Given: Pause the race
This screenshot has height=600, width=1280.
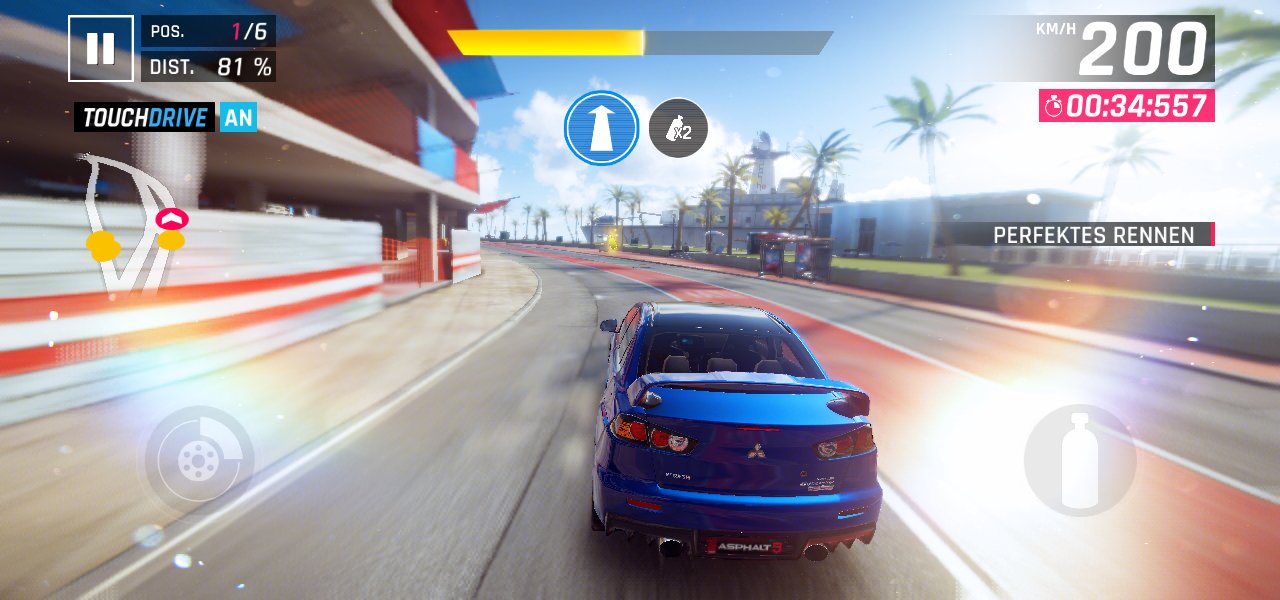Looking at the screenshot, I should pyautogui.click(x=100, y=48).
